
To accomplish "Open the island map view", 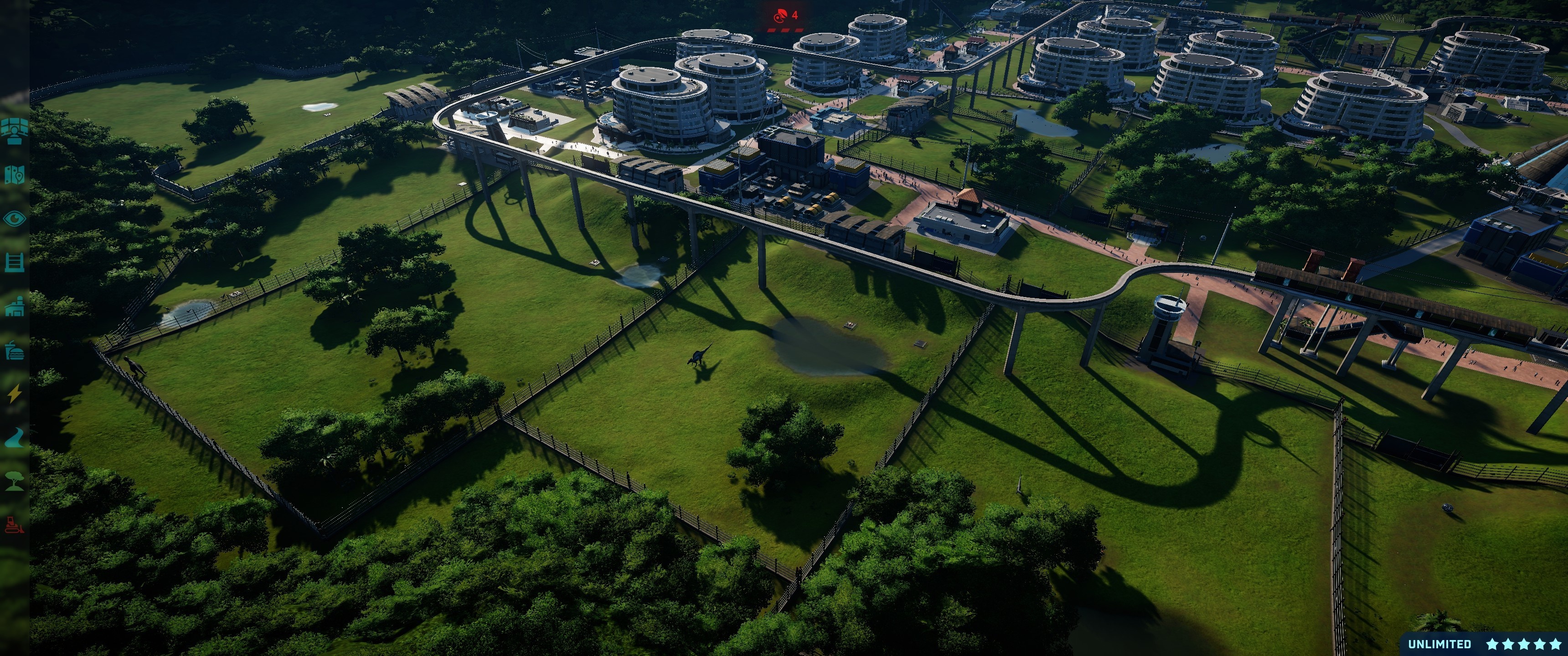I will [x=14, y=174].
